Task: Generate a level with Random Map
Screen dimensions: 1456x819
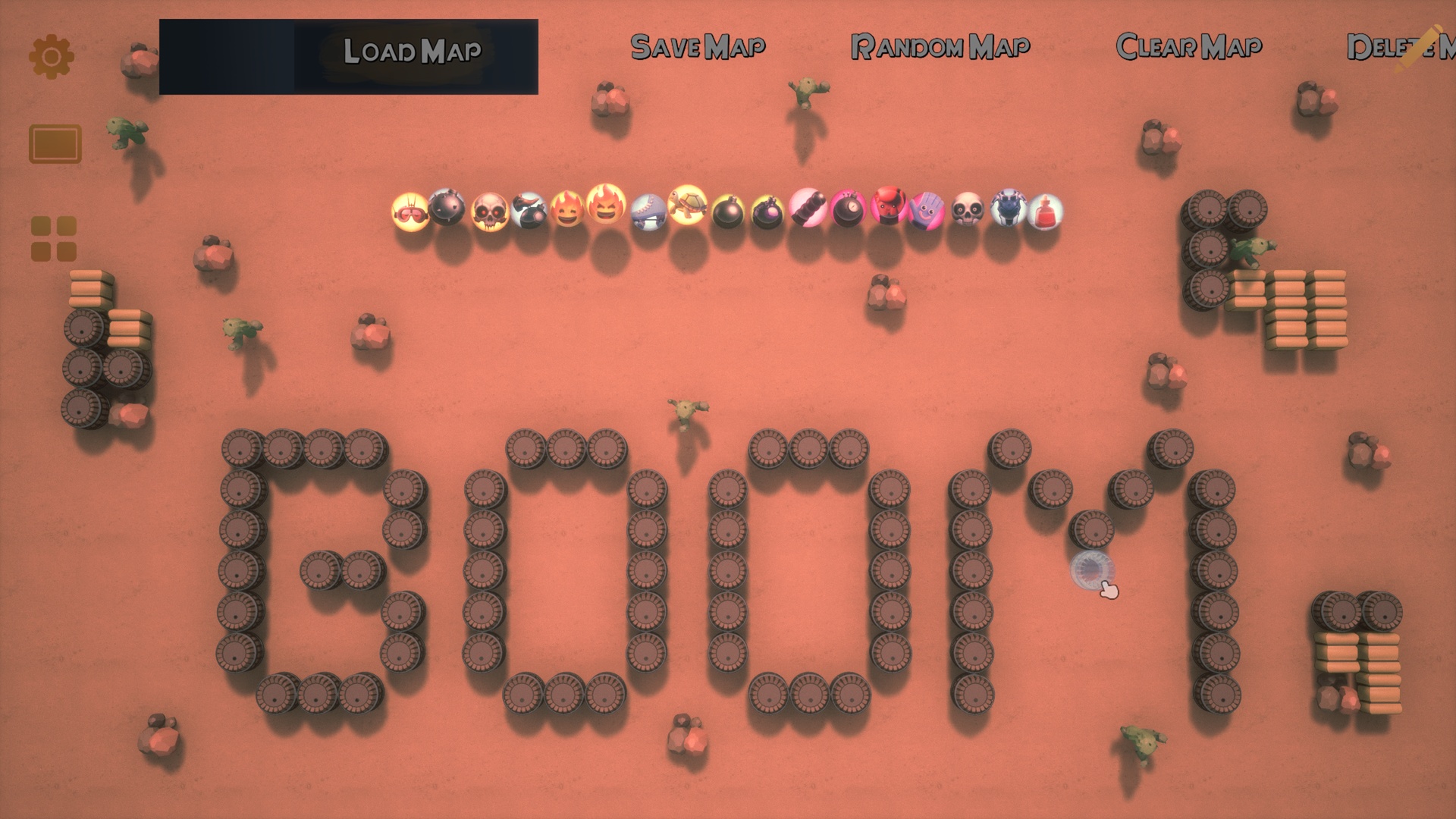Action: (x=940, y=47)
